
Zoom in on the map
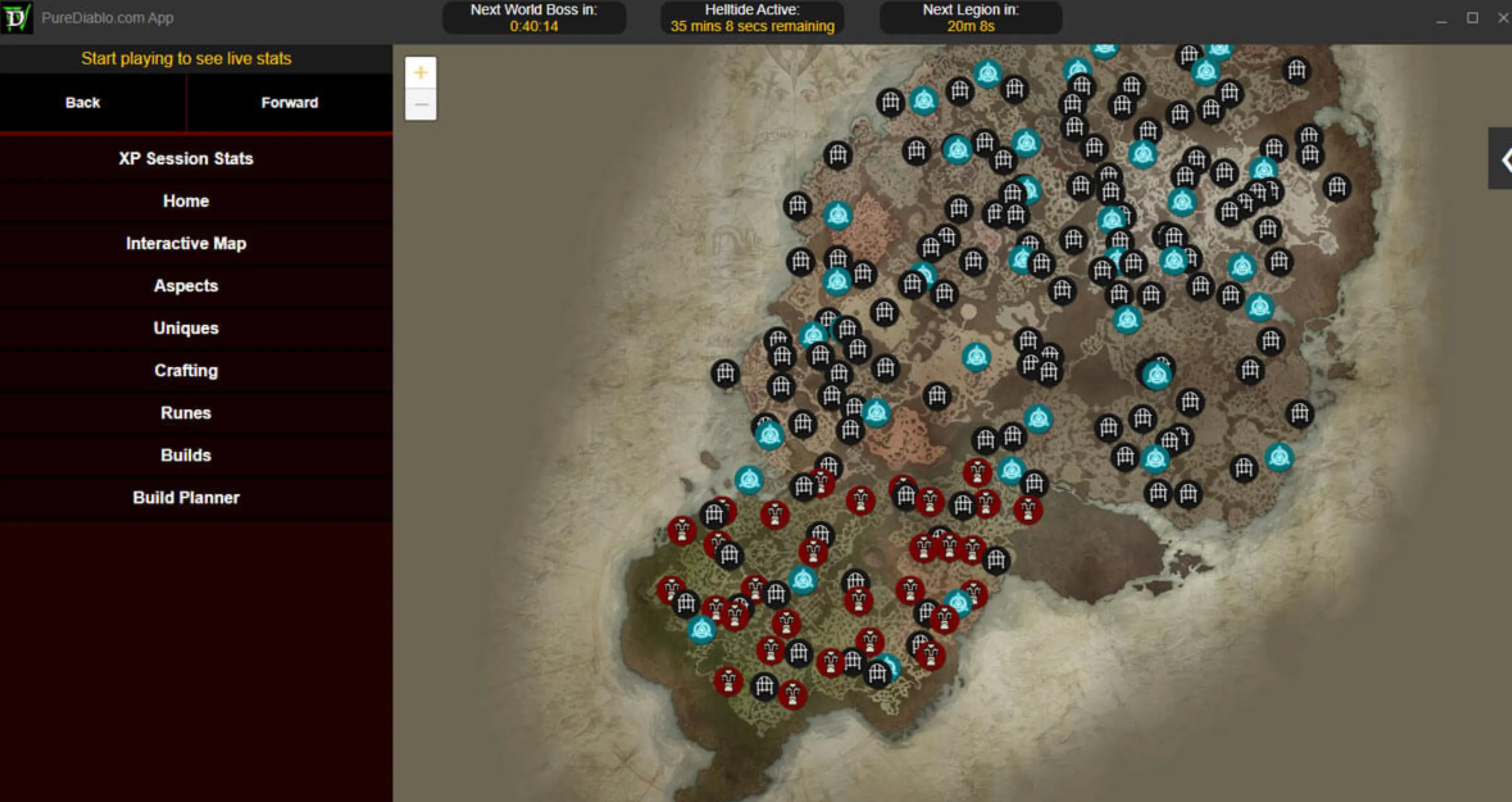click(x=420, y=73)
